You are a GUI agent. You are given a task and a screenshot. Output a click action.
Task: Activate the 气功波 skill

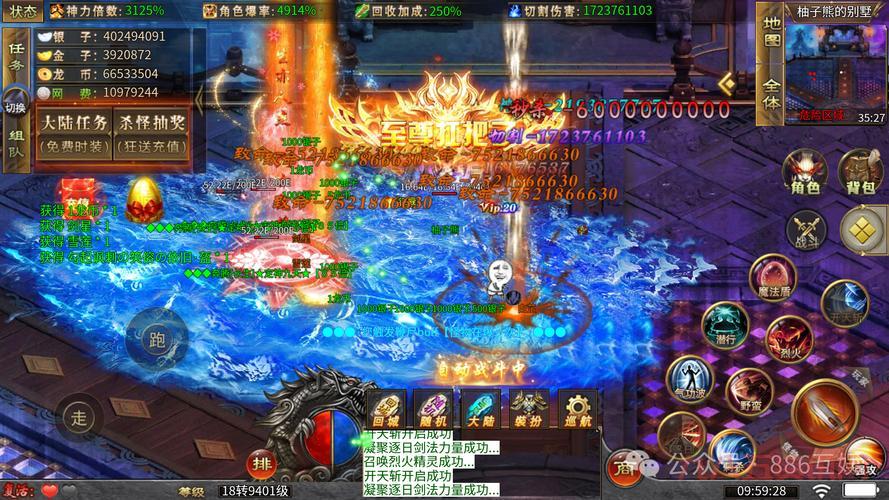(690, 381)
